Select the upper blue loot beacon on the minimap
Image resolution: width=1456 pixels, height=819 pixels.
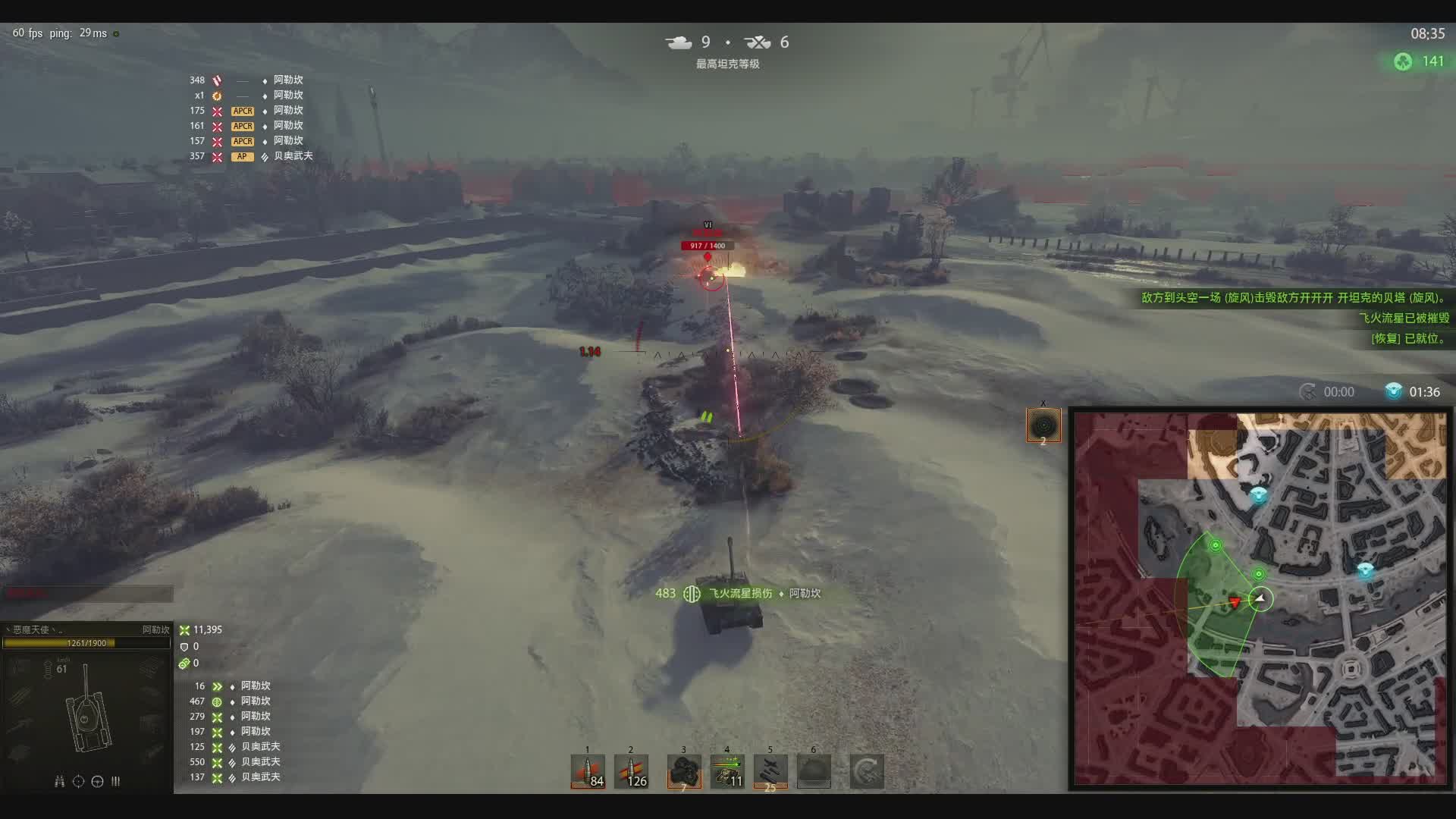(x=1259, y=496)
